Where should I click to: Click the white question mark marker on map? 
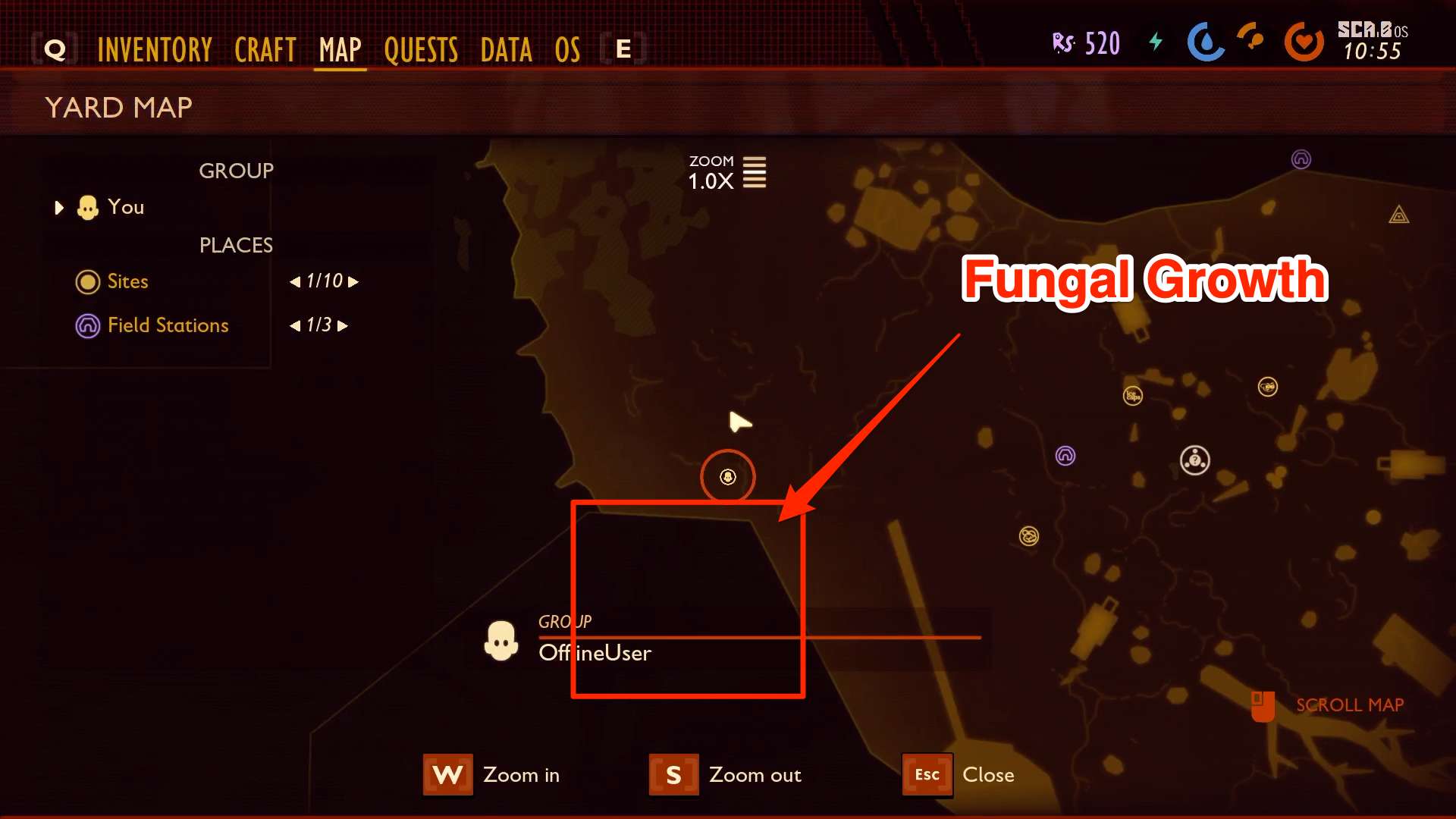[x=1196, y=460]
